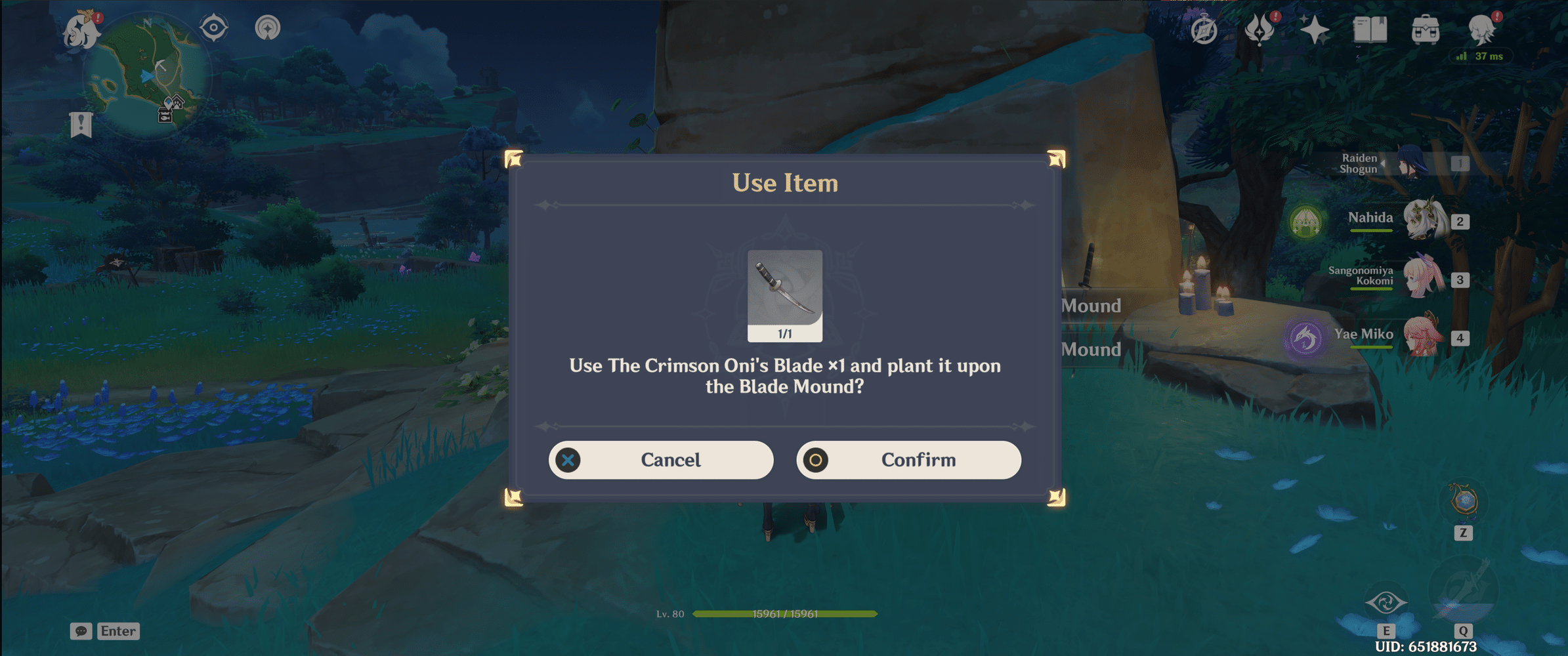This screenshot has width=1568, height=656.
Task: Cancel the Use Item dialog
Action: (660, 460)
